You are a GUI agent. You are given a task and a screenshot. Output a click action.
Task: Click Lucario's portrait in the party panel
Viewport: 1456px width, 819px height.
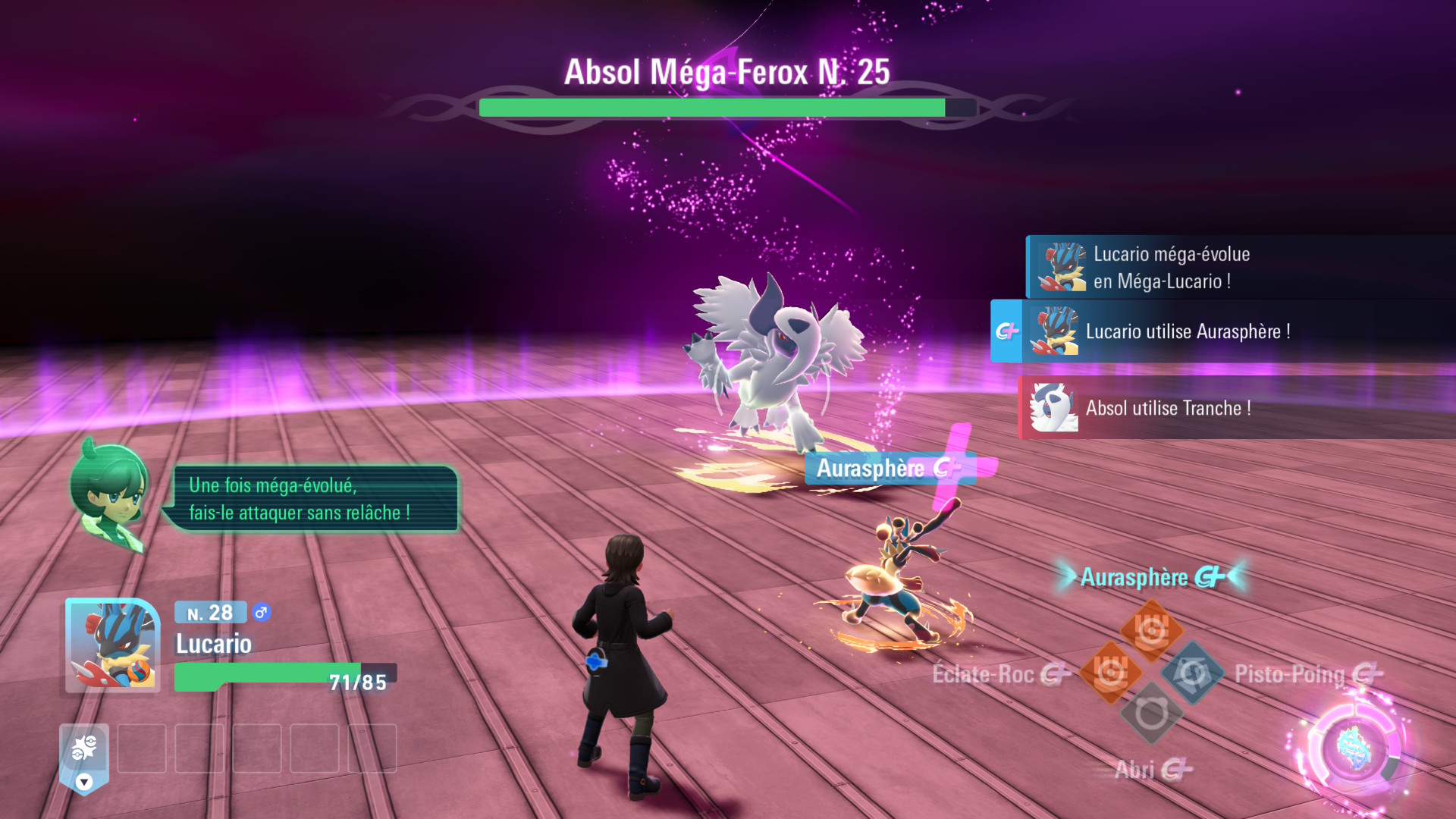[x=112, y=645]
